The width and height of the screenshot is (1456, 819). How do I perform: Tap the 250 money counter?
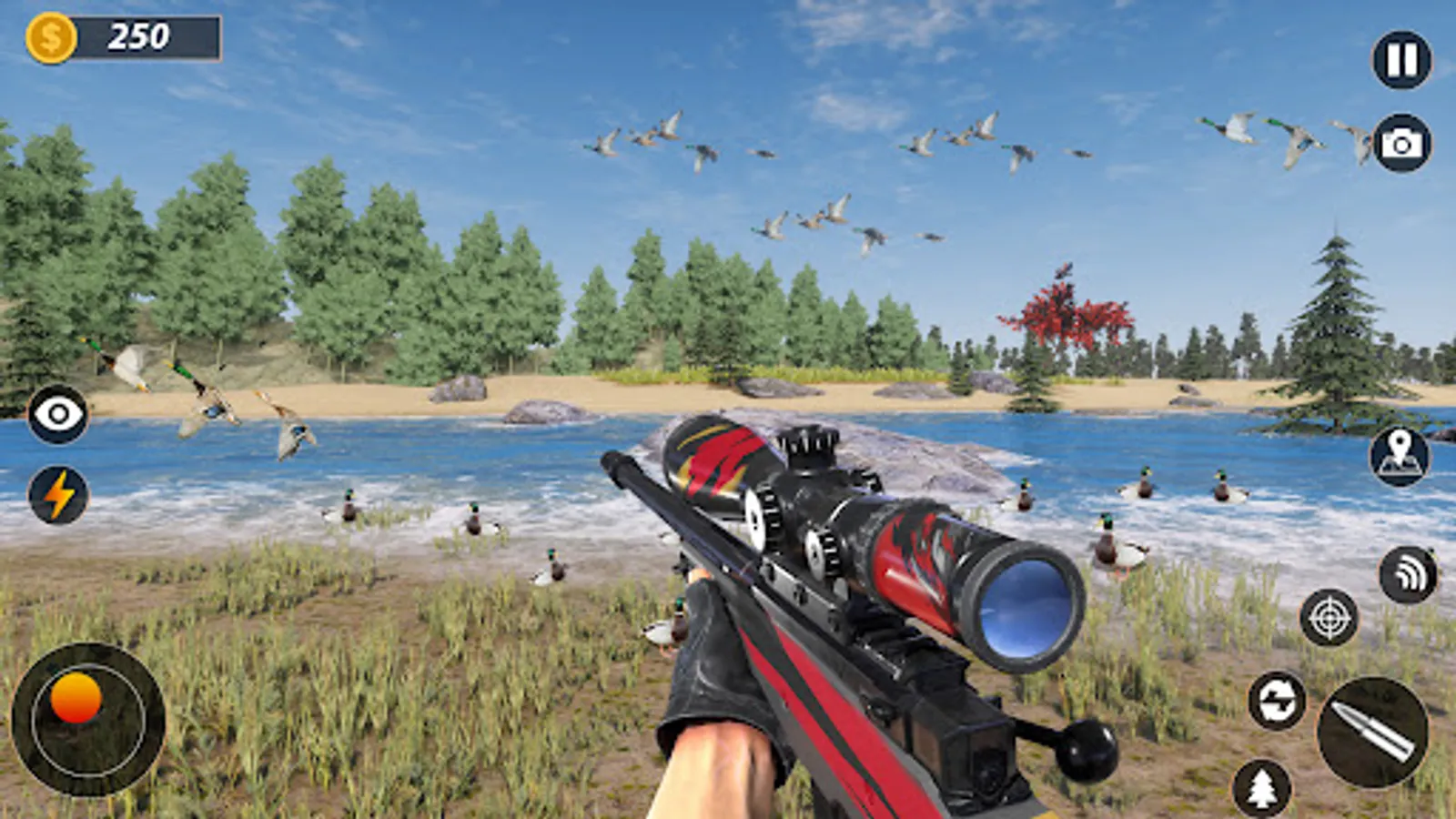coord(136,35)
